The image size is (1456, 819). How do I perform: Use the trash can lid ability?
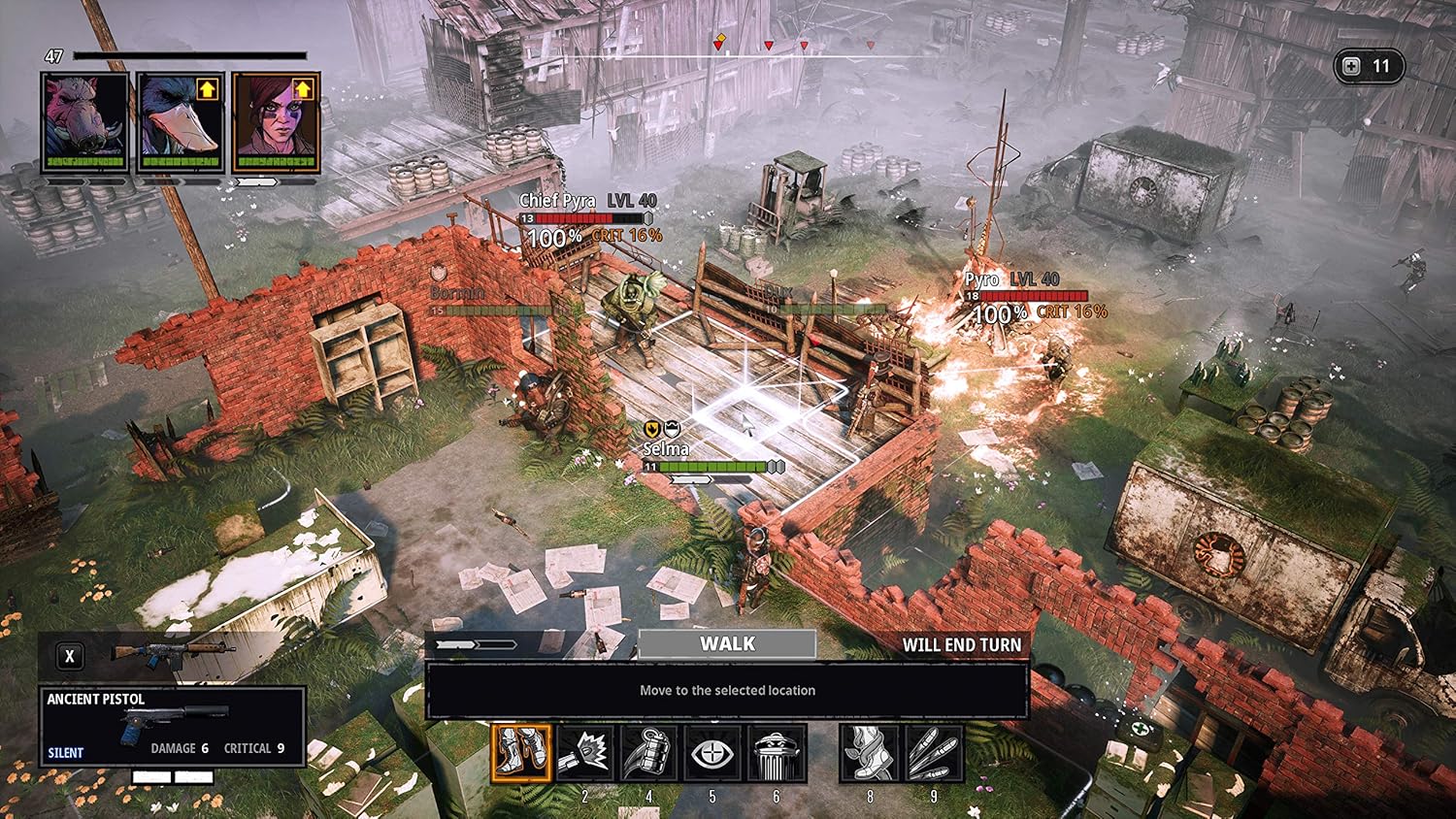[x=776, y=753]
